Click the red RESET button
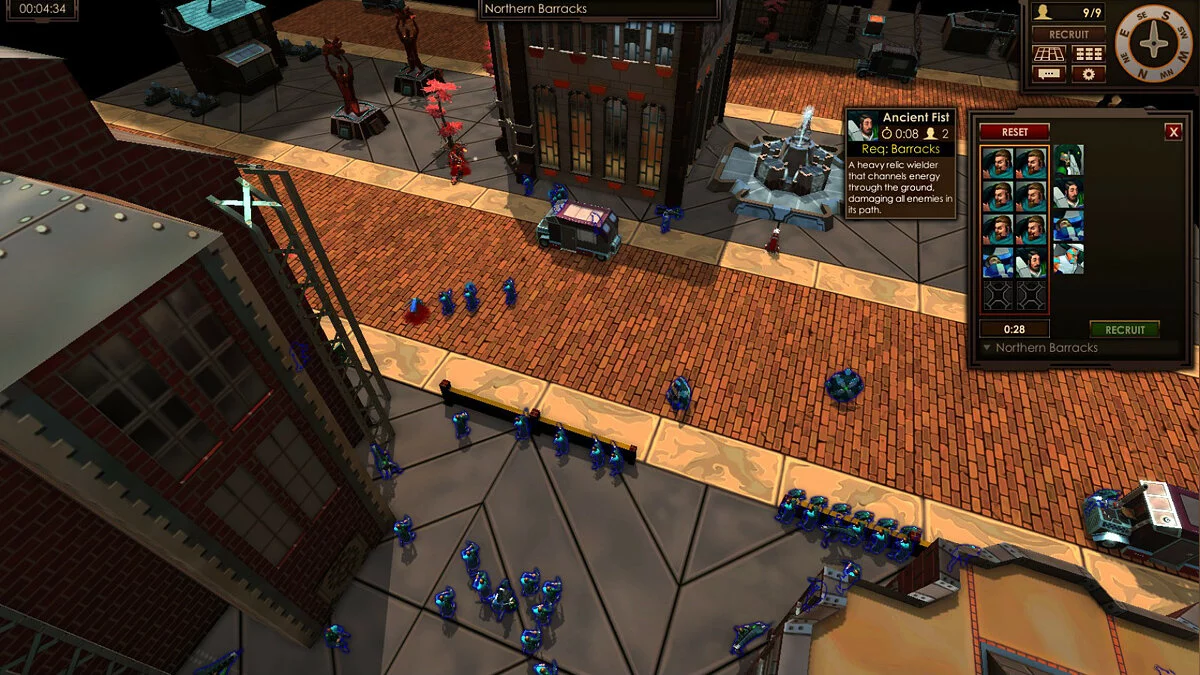Screen dimensions: 1200x675 pyautogui.click(x=1014, y=132)
